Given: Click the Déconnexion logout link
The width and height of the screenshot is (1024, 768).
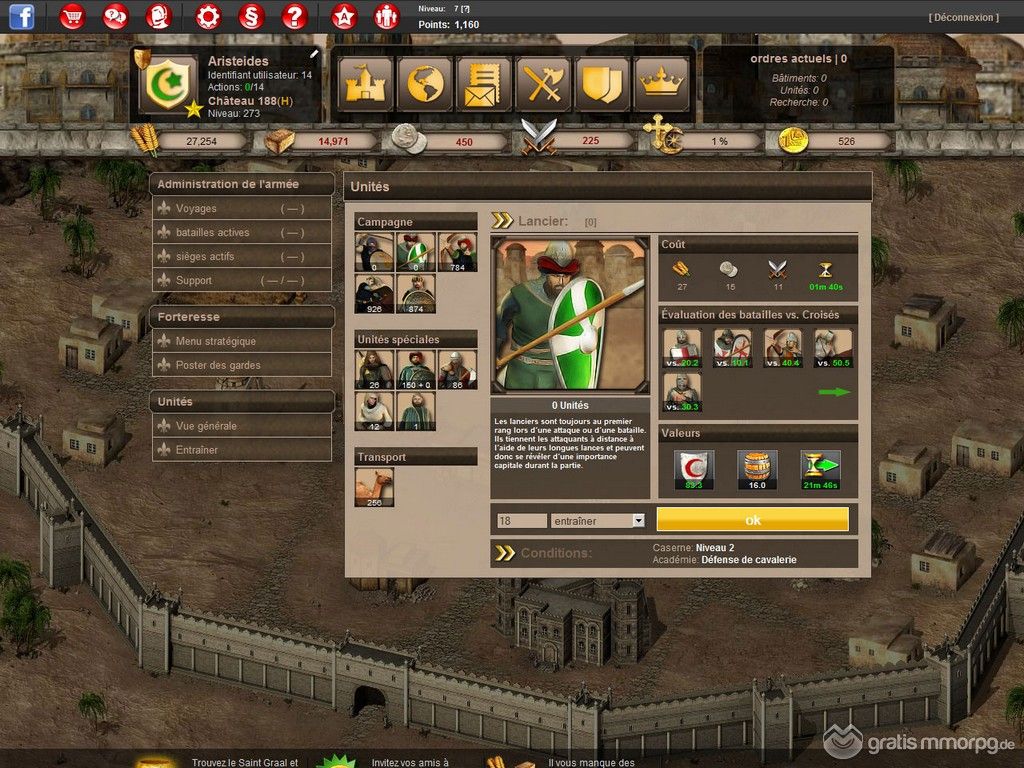Looking at the screenshot, I should [963, 18].
